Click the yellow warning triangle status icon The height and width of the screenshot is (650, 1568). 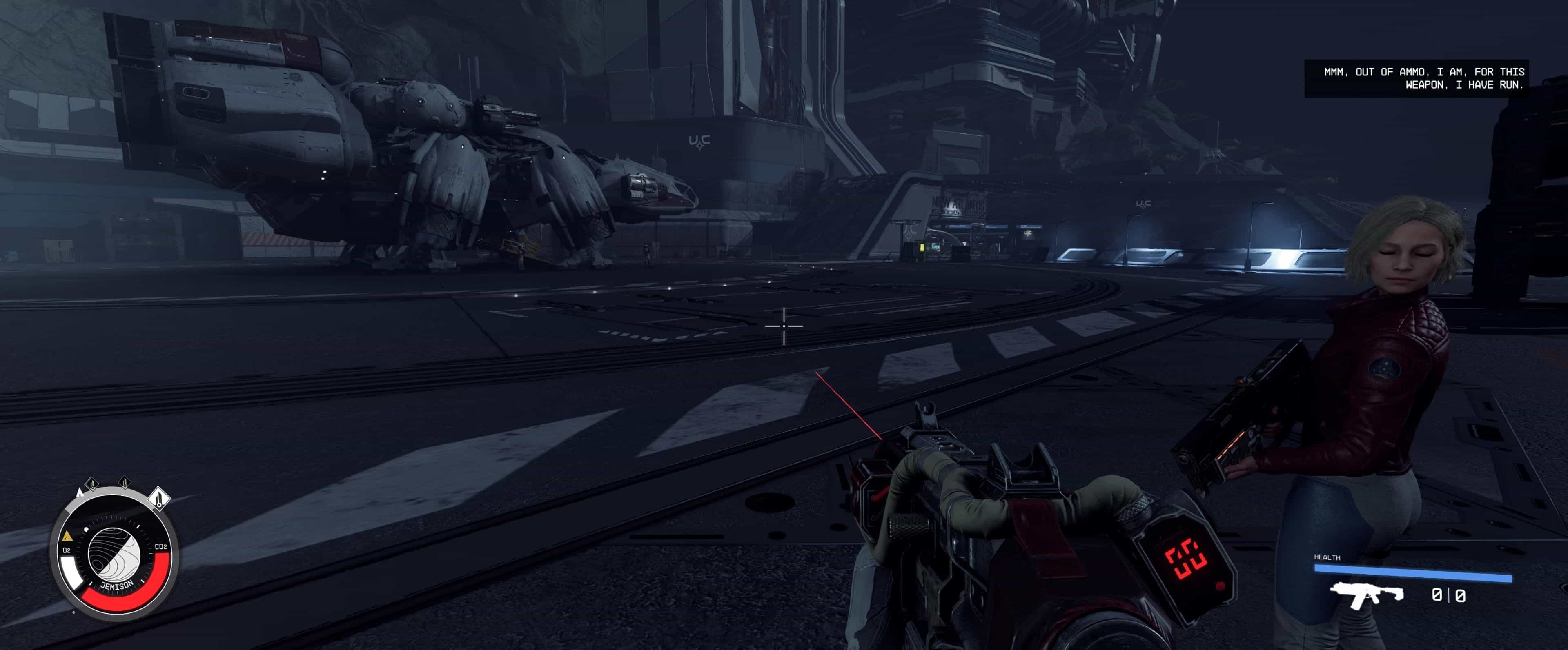(x=67, y=536)
